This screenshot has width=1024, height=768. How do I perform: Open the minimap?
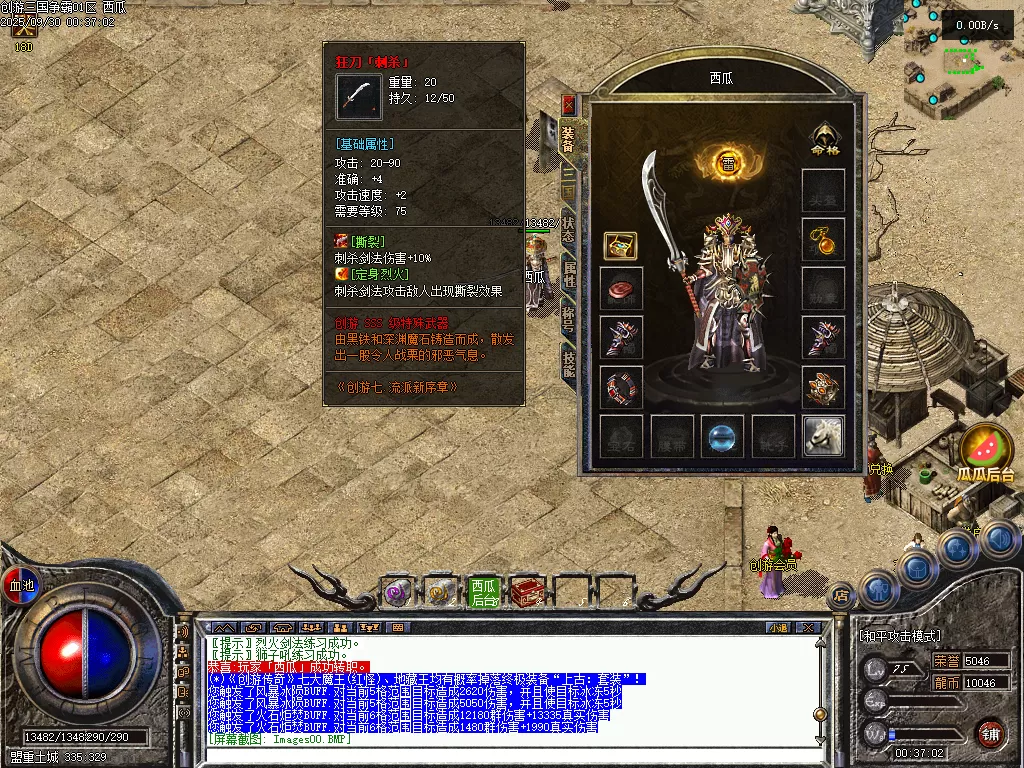(962, 62)
